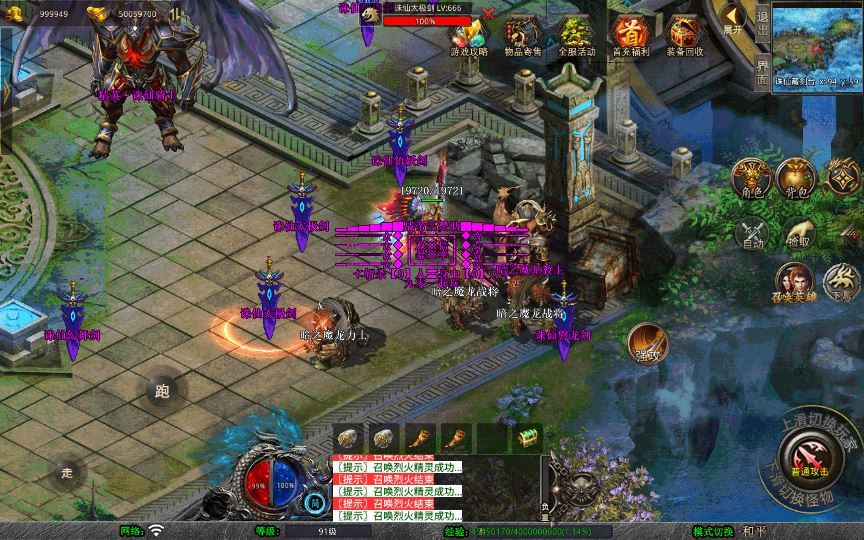The image size is (864, 540).
Task: Open the 装备回收 equipment recycling chest
Action: click(684, 36)
